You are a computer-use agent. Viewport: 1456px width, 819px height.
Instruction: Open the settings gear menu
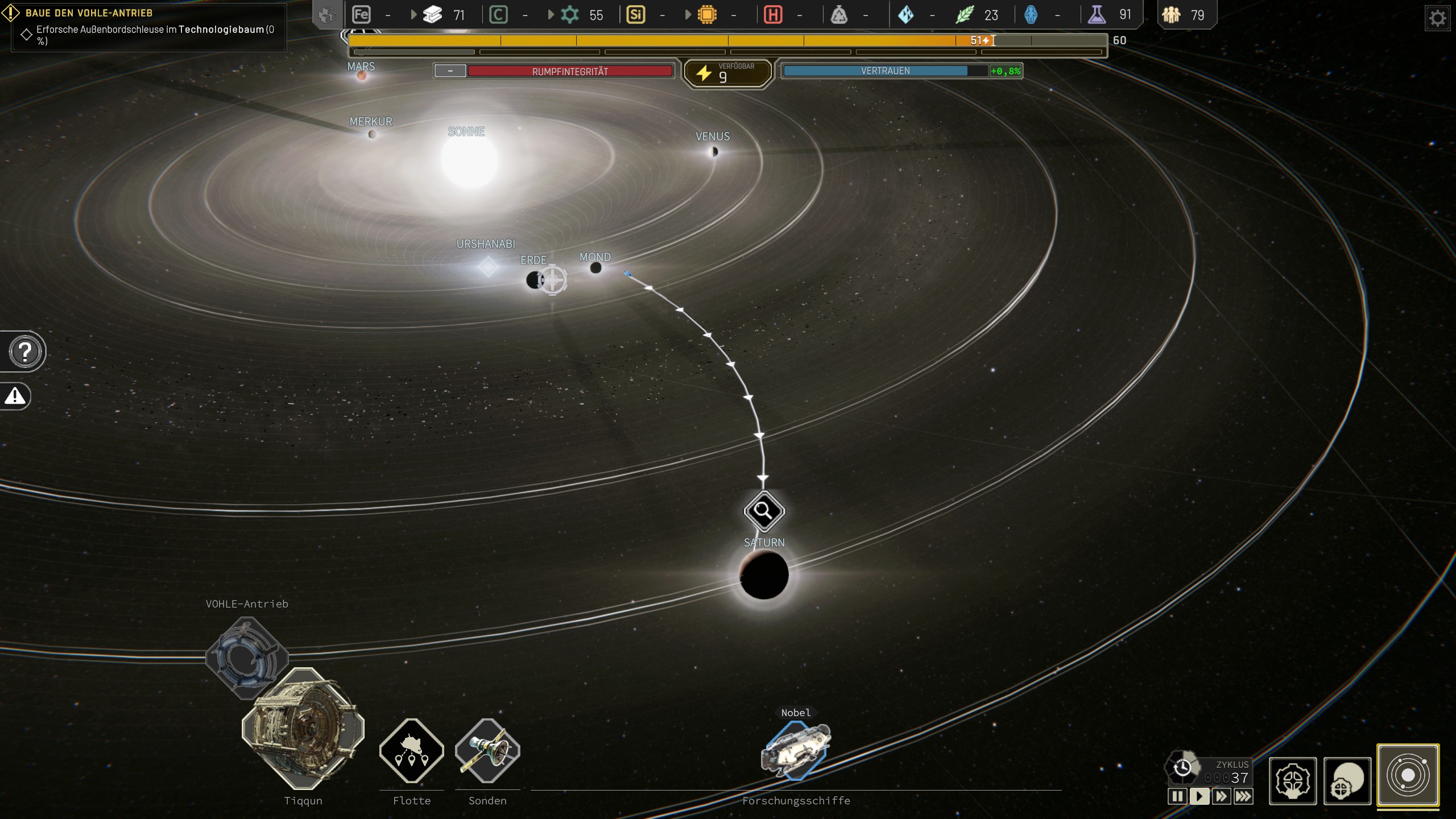(x=1437, y=19)
